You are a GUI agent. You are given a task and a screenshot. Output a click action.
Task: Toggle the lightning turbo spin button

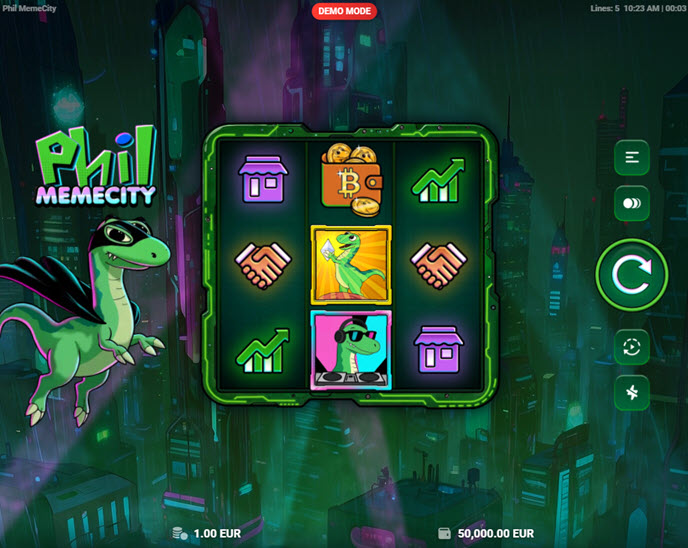pos(632,393)
